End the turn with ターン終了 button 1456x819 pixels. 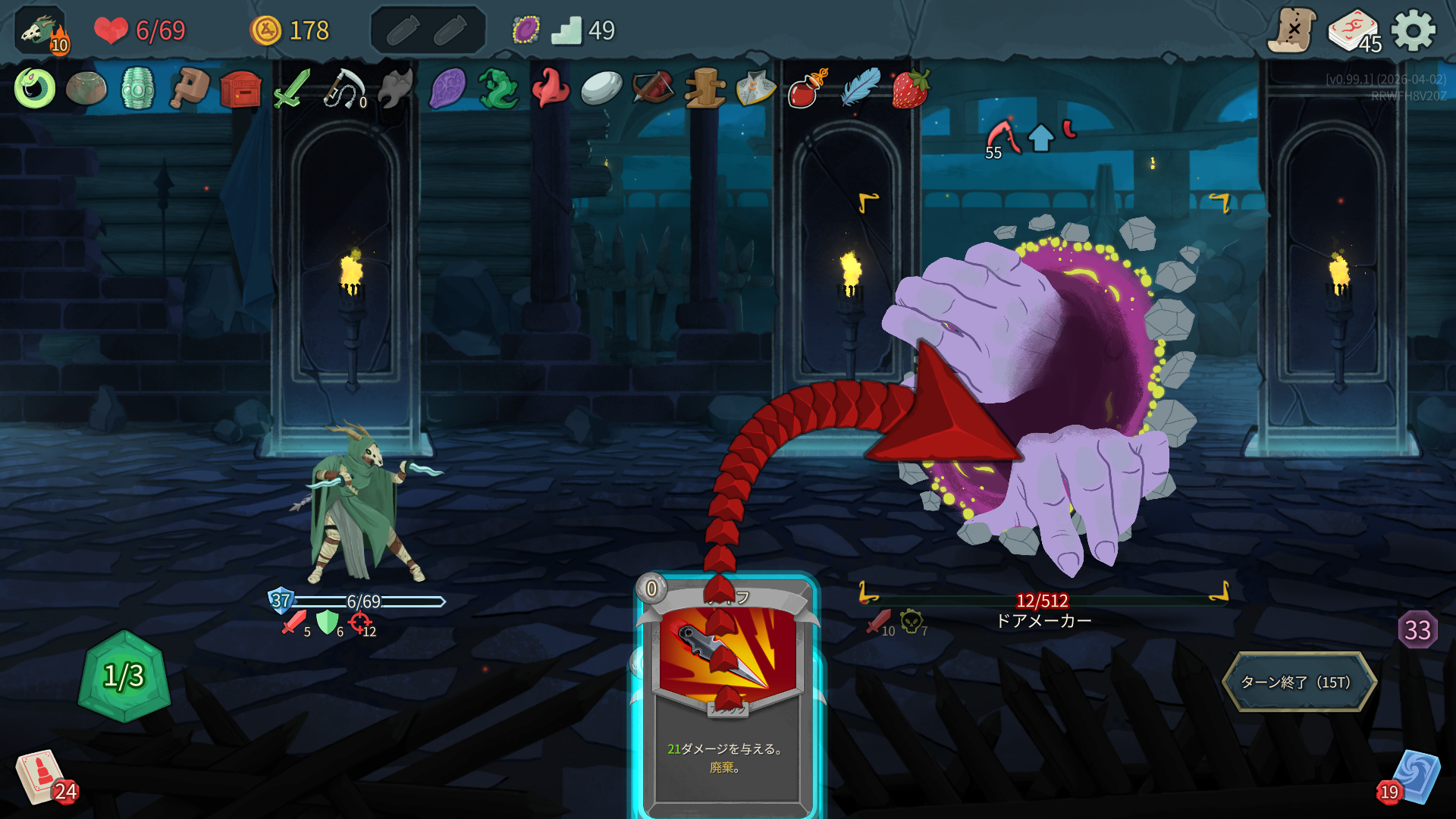pyautogui.click(x=1299, y=682)
